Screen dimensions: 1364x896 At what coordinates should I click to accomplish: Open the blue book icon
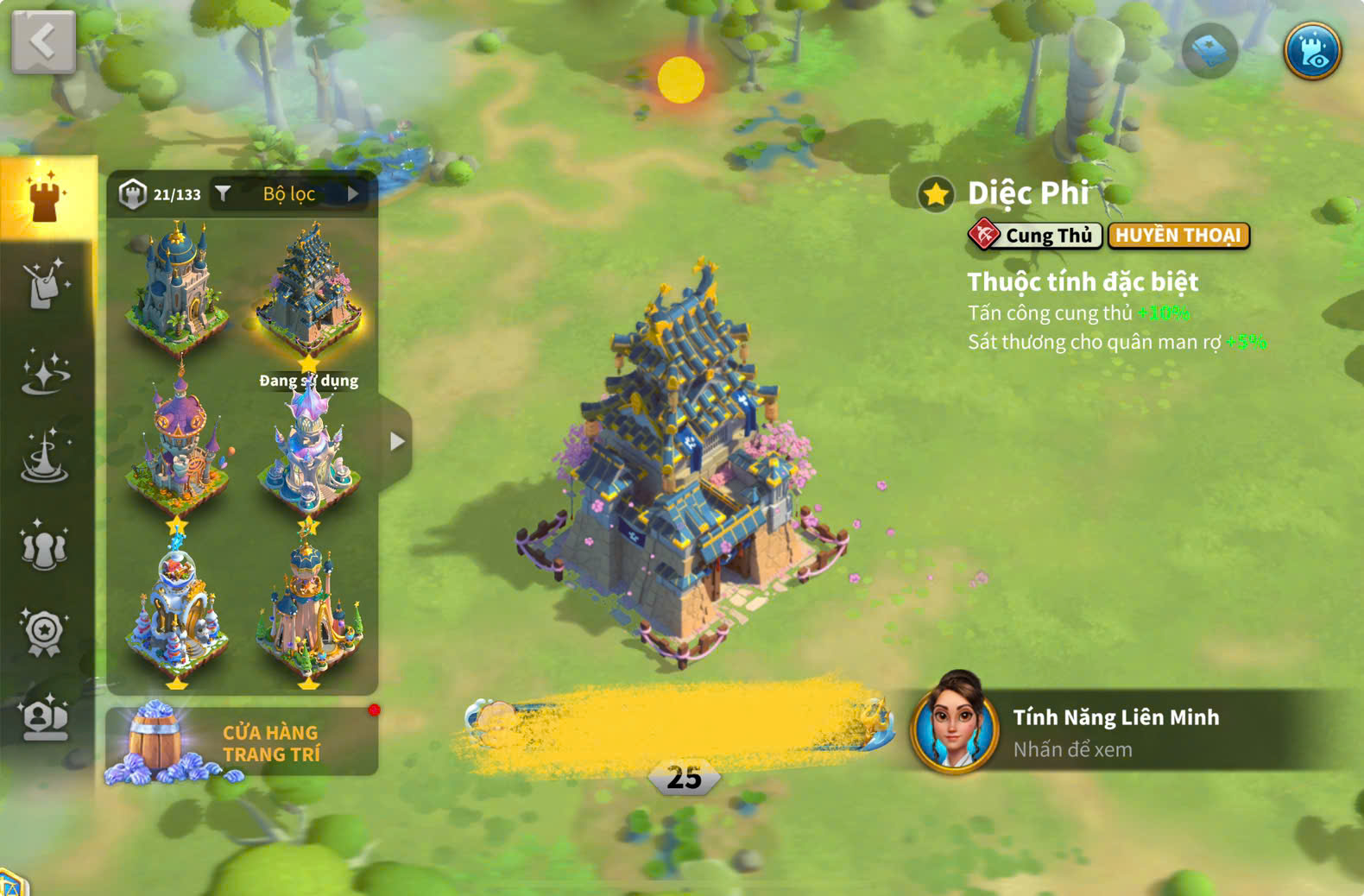point(1209,51)
